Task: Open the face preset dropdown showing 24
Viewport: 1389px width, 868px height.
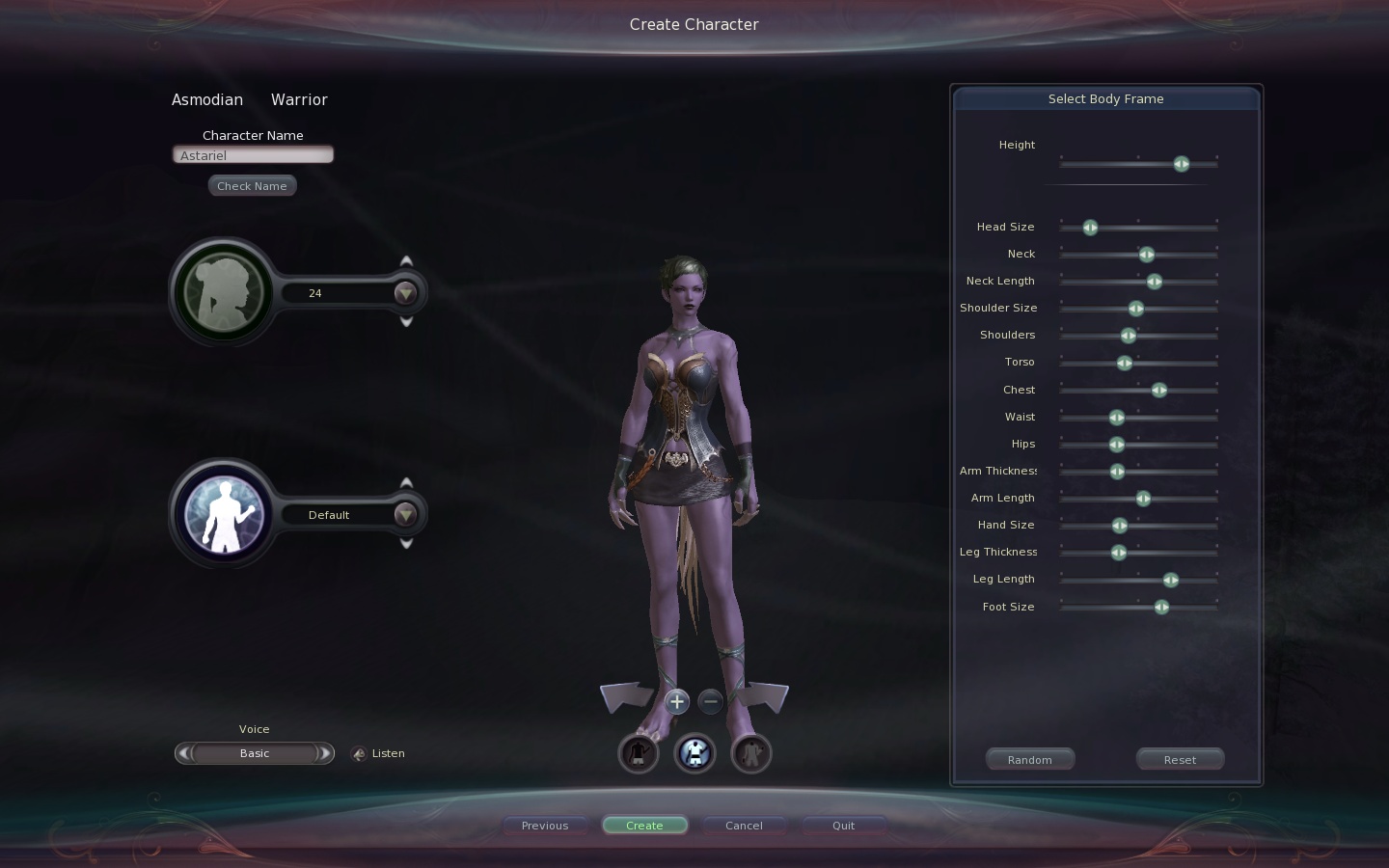Action: [405, 293]
